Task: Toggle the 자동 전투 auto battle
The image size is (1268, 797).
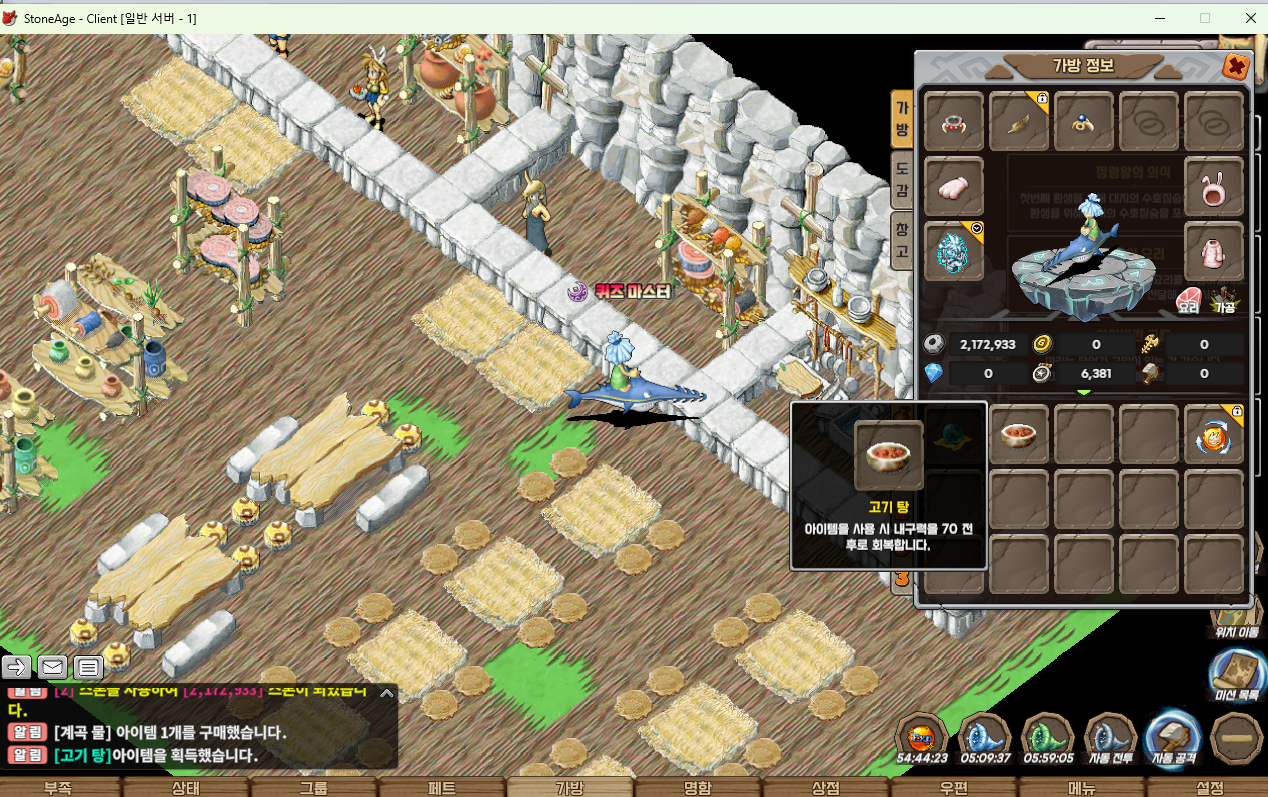Action: (x=1109, y=739)
